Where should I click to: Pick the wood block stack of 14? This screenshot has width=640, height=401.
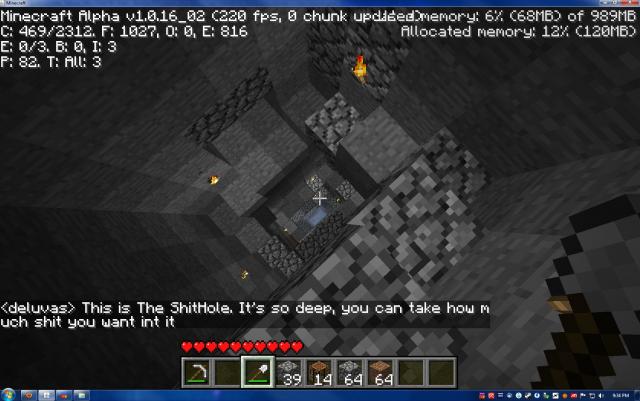[x=320, y=372]
